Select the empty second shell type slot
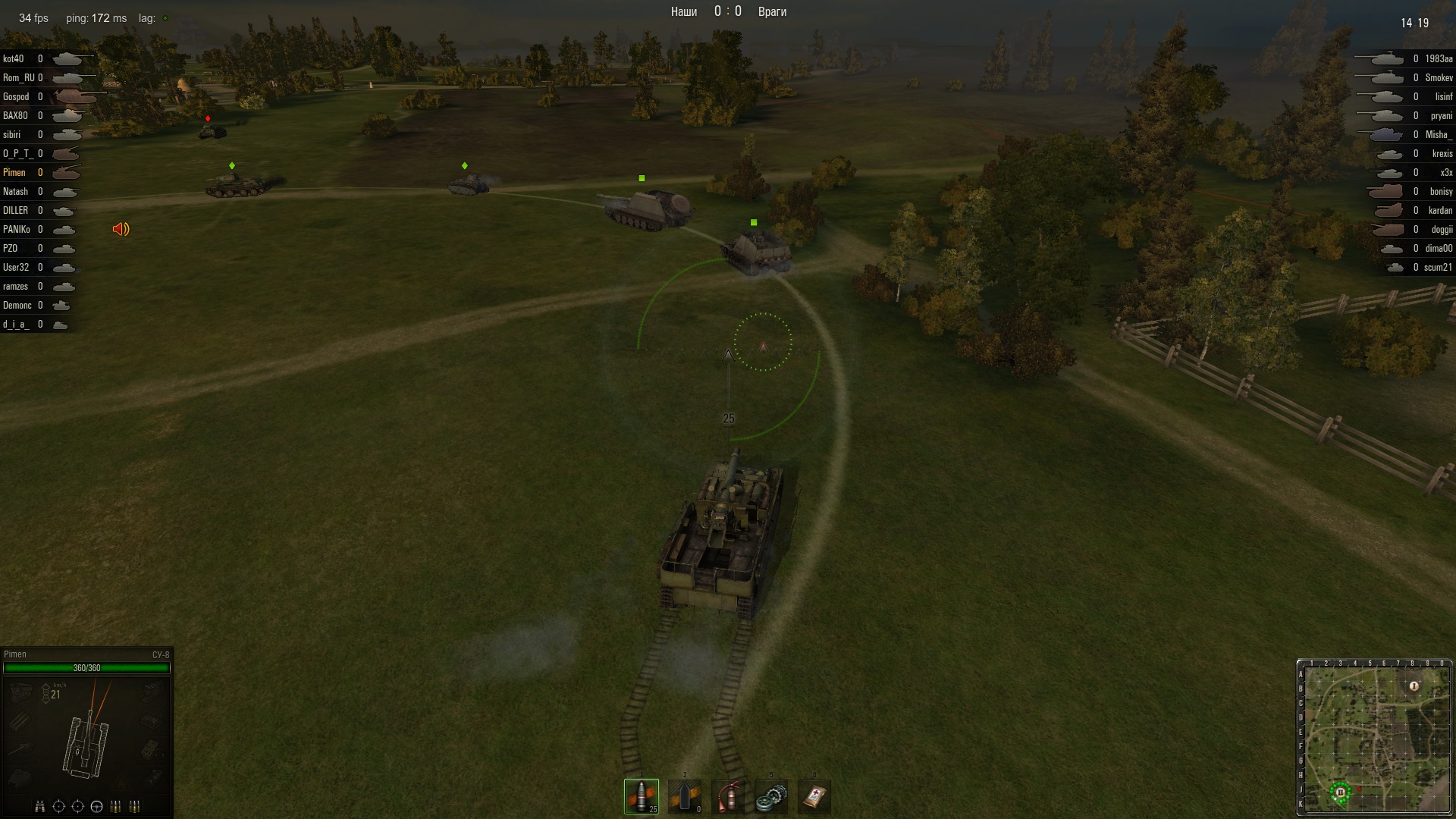Image resolution: width=1456 pixels, height=819 pixels. pyautogui.click(x=685, y=796)
